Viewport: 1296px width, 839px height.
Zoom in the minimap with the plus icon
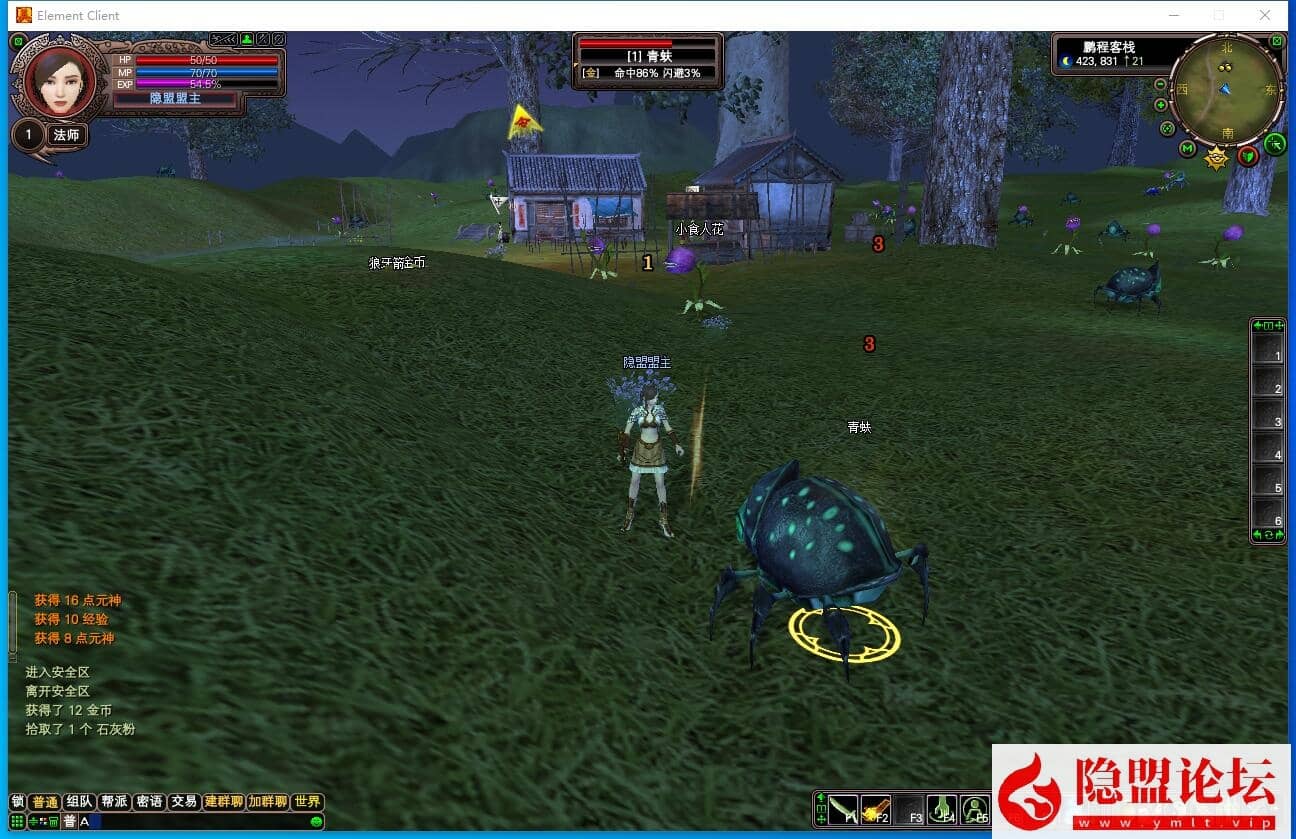coord(1160,105)
